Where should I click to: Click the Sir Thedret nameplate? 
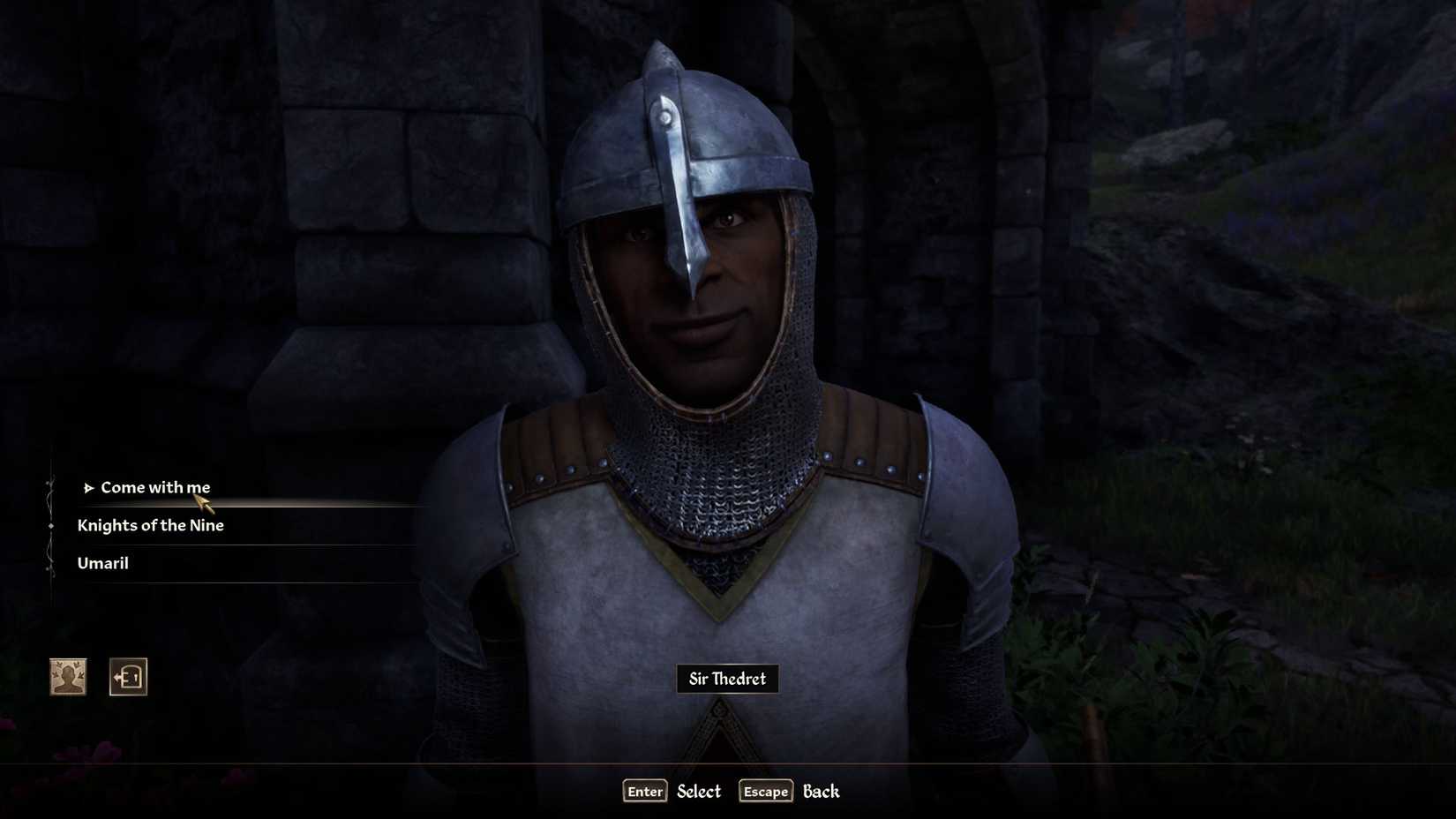coord(726,679)
